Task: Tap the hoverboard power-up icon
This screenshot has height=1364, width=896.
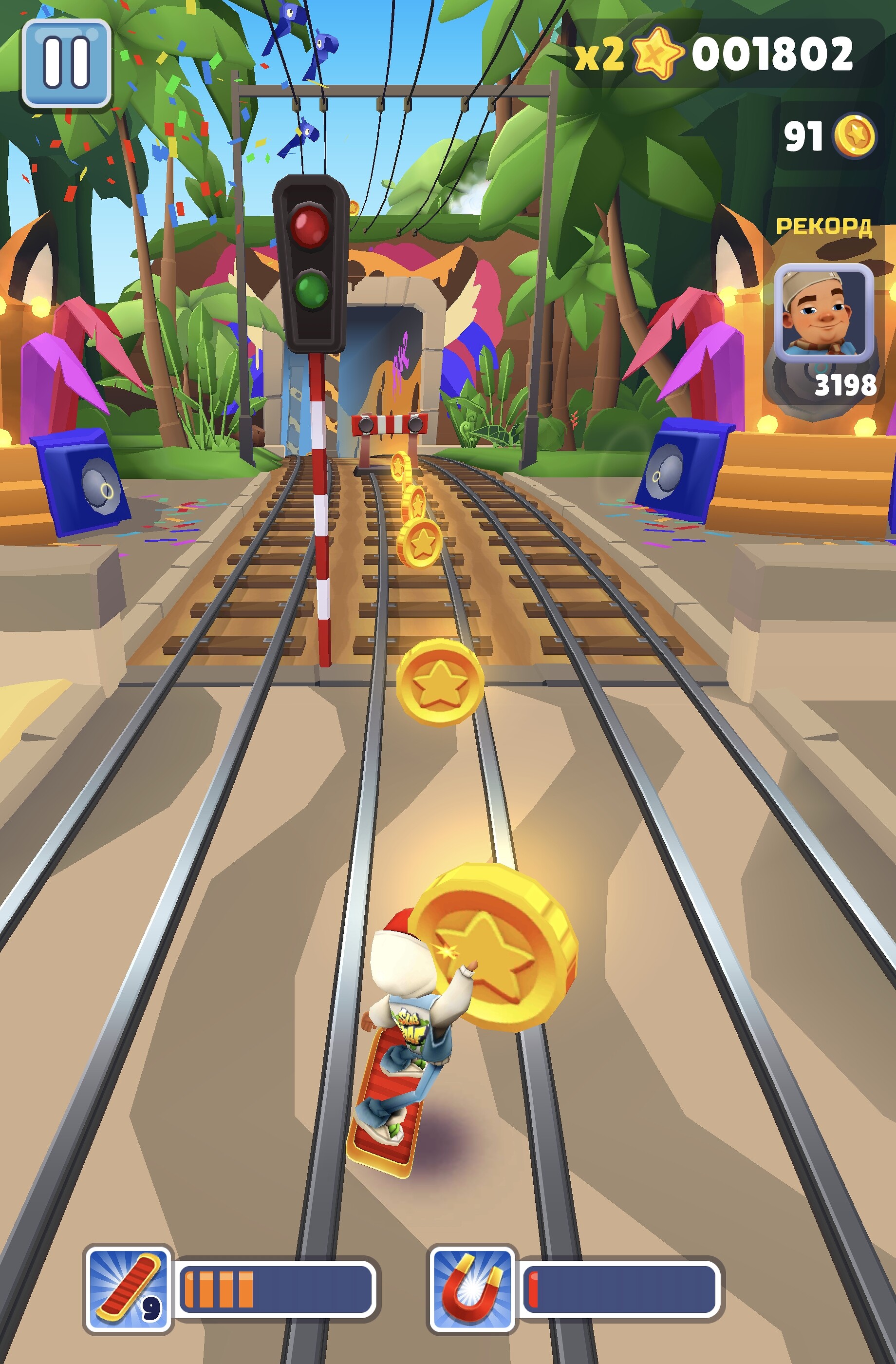Action: pyautogui.click(x=128, y=1289)
